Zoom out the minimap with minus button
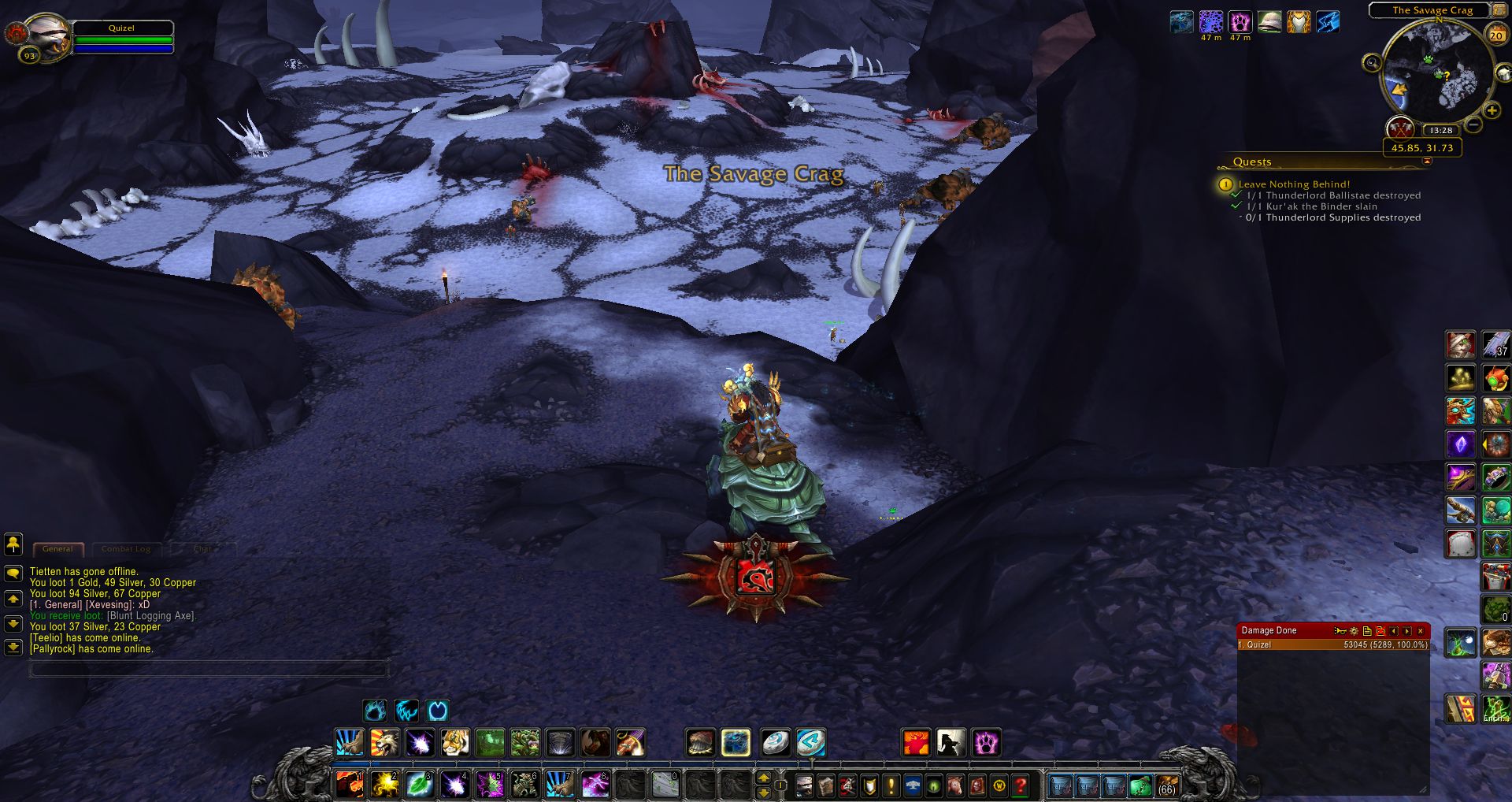1512x802 pixels. pyautogui.click(x=1474, y=124)
